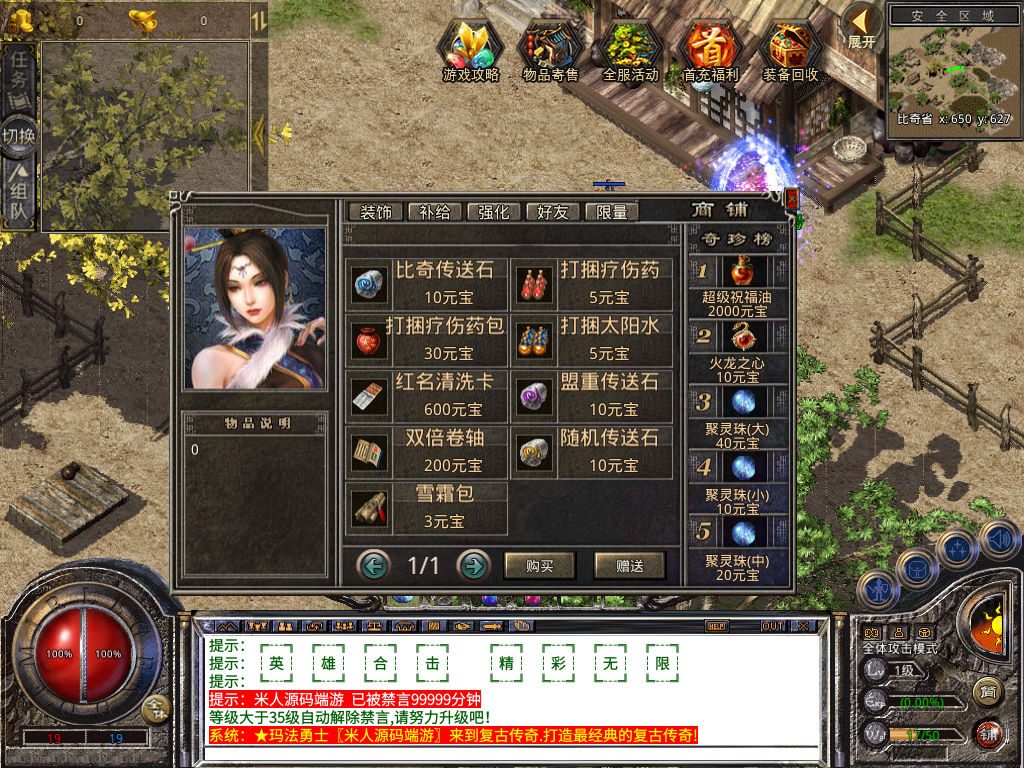1024x768 pixels.
Task: Go to next shop page arrow
Action: [473, 566]
